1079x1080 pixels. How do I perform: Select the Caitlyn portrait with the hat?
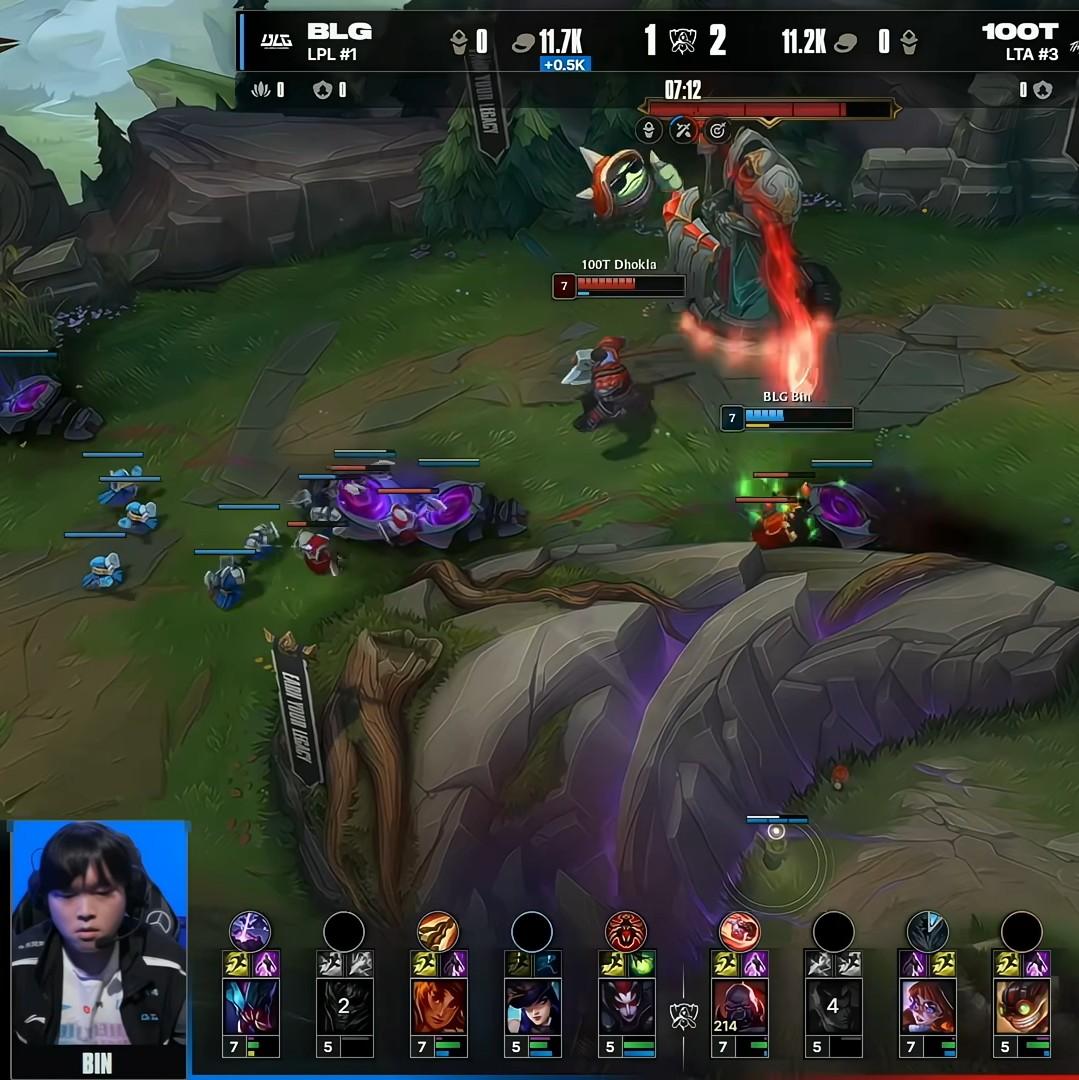tap(532, 1006)
